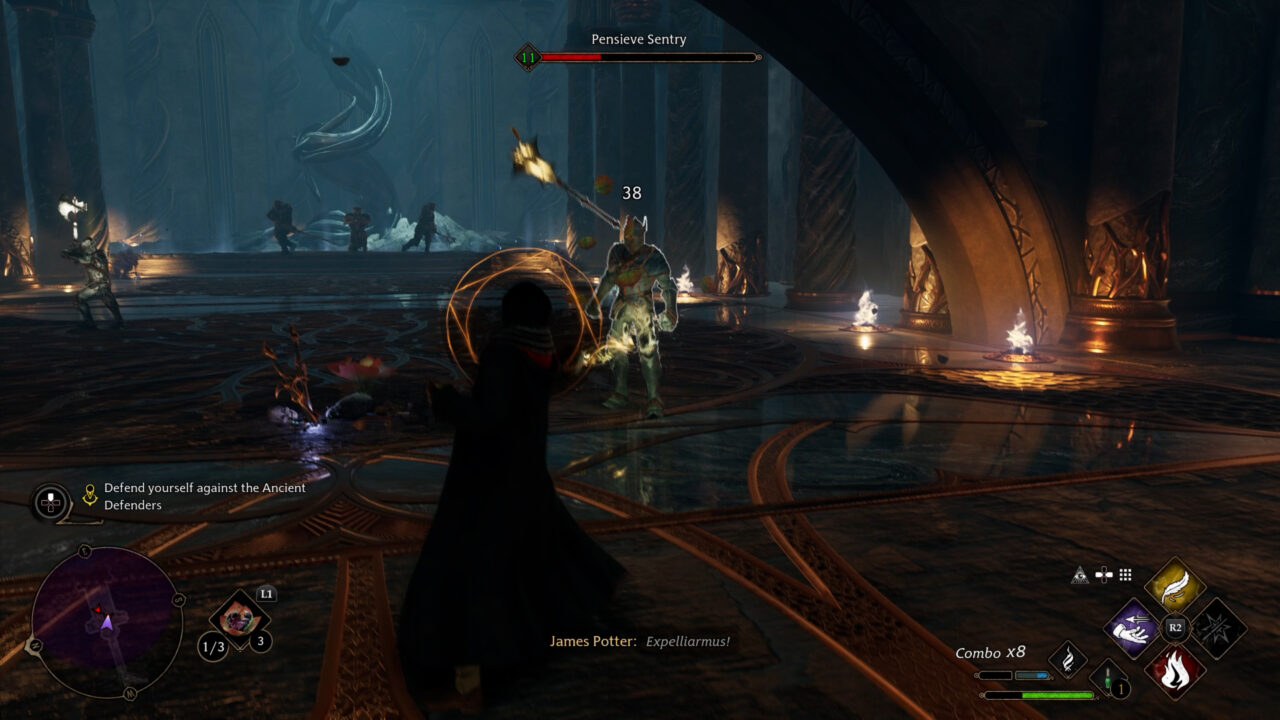Click the green Ancient Magic meter bar

point(1055,695)
